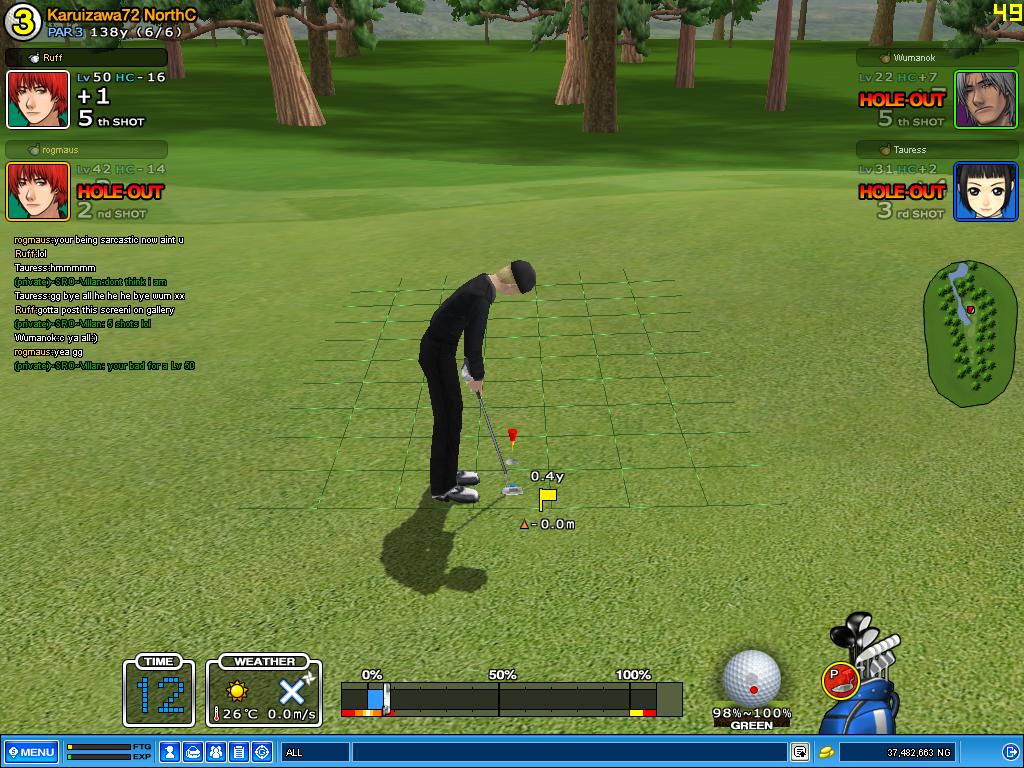Select the putter club icon

842,680
